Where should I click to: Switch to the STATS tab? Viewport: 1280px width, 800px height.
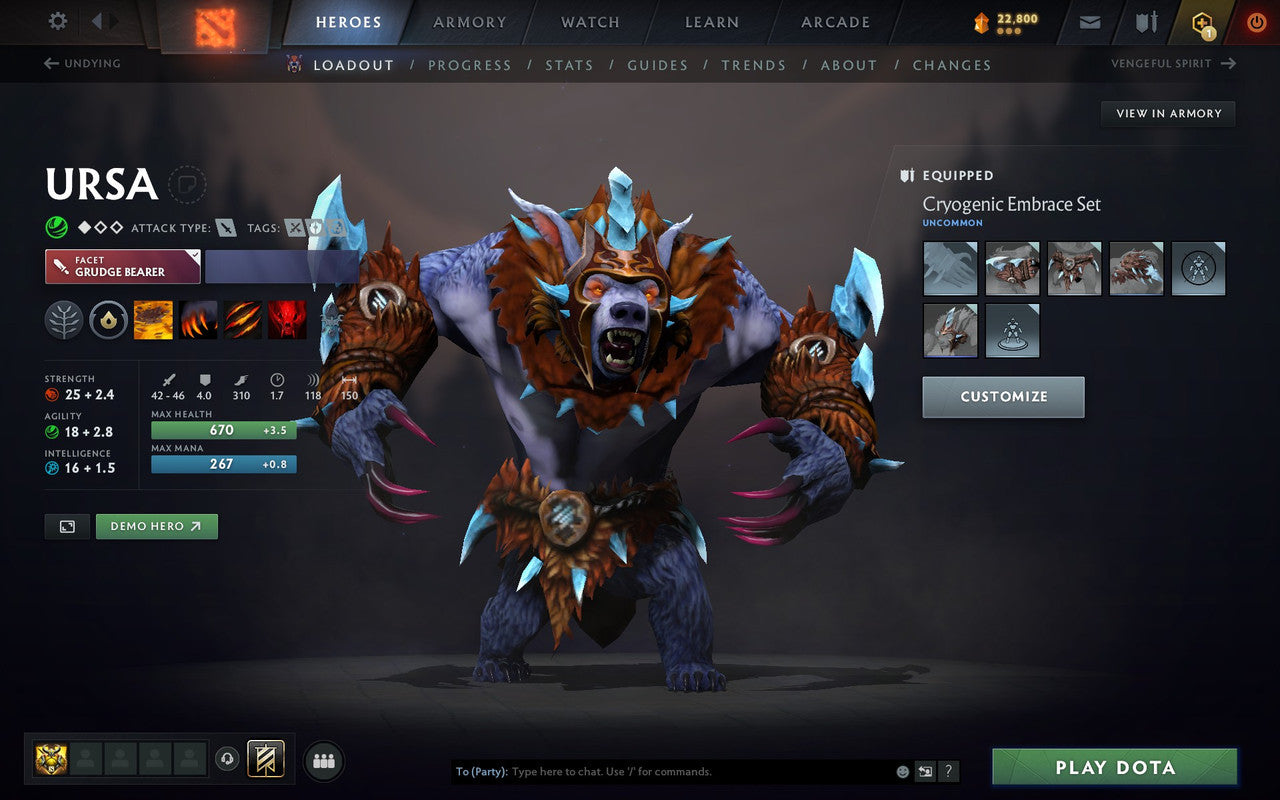pyautogui.click(x=569, y=65)
